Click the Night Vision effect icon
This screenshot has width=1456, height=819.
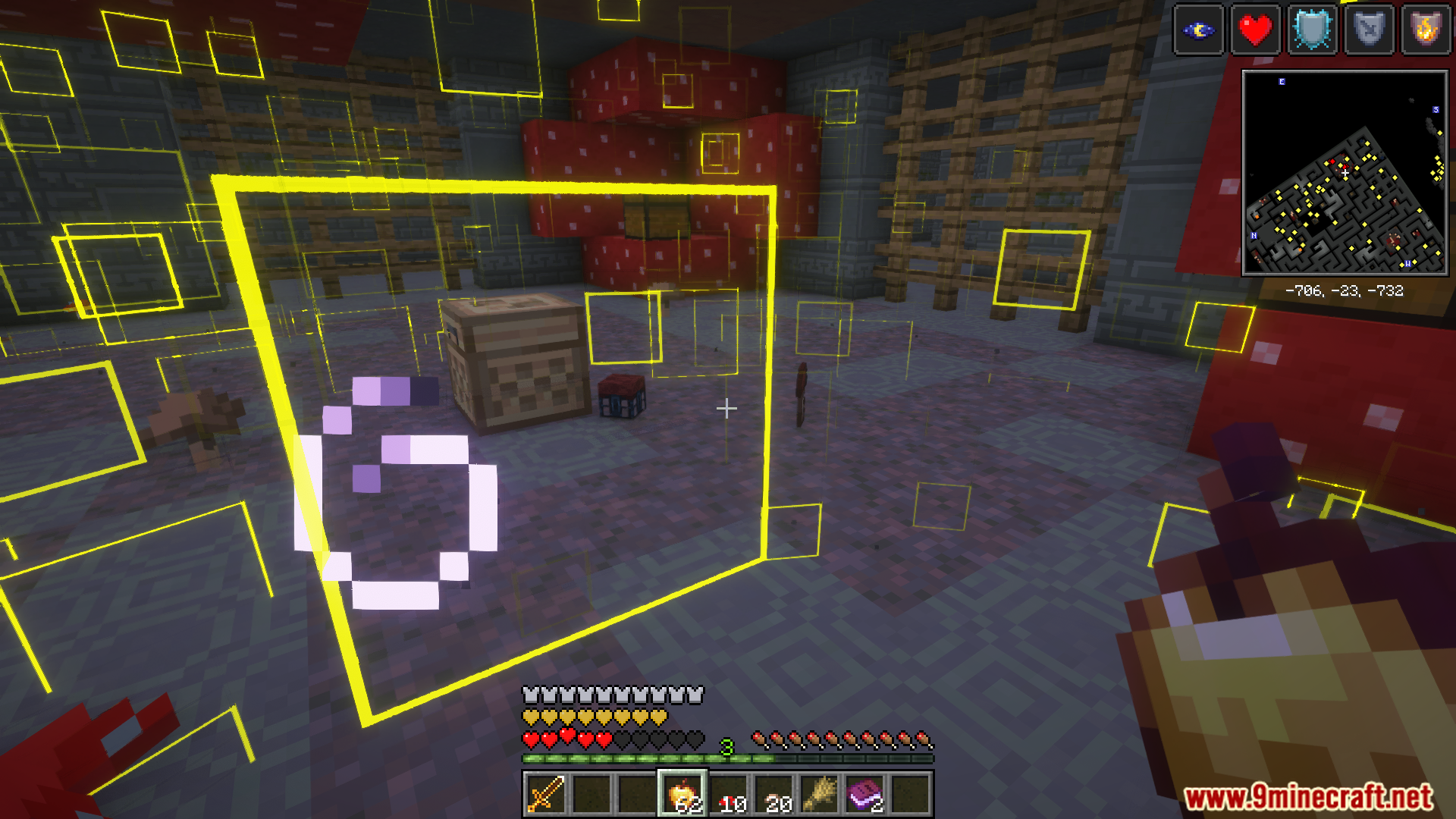tap(1199, 30)
